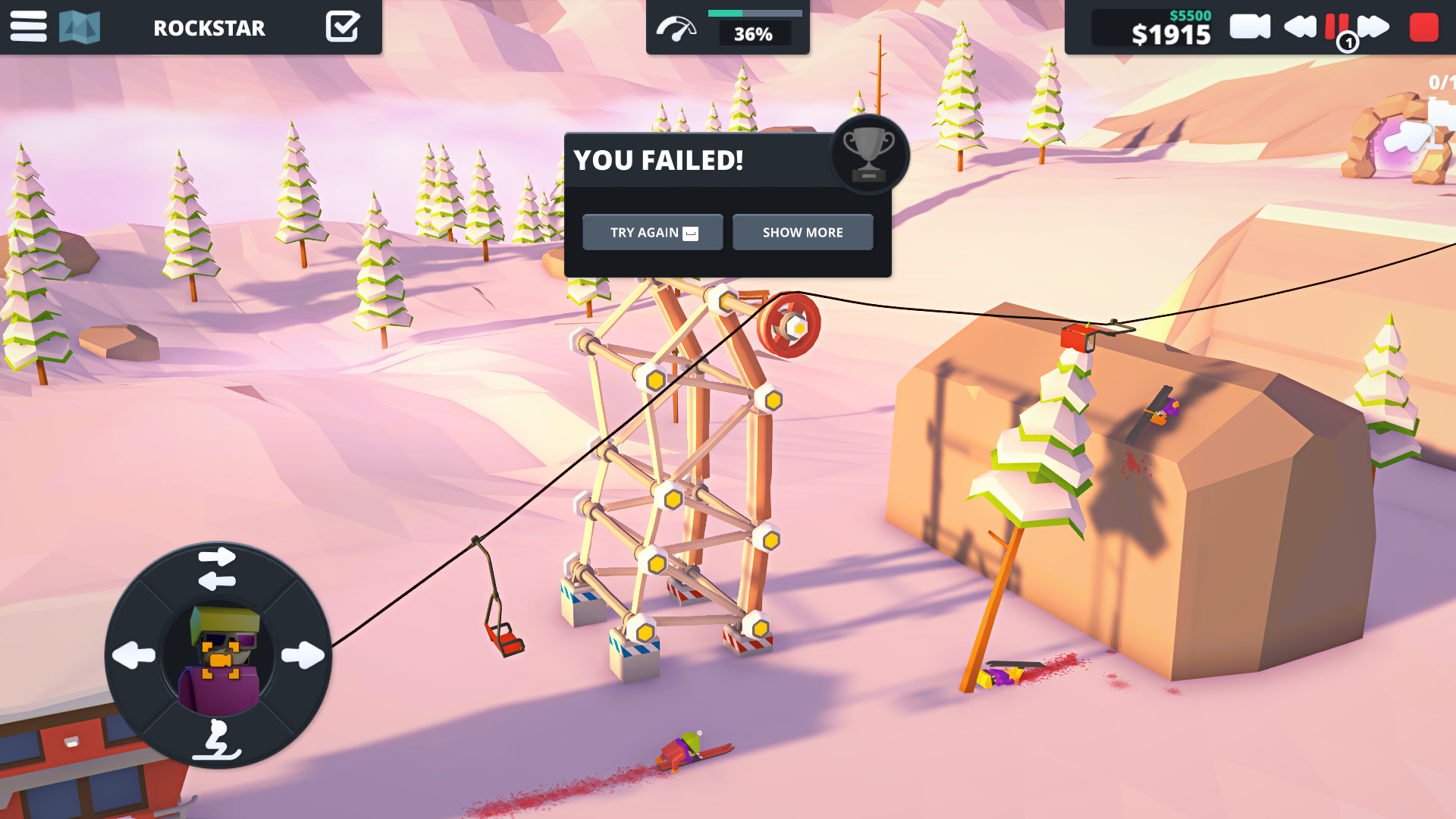The height and width of the screenshot is (819, 1456).
Task: Expand results with Show More
Action: click(x=802, y=232)
